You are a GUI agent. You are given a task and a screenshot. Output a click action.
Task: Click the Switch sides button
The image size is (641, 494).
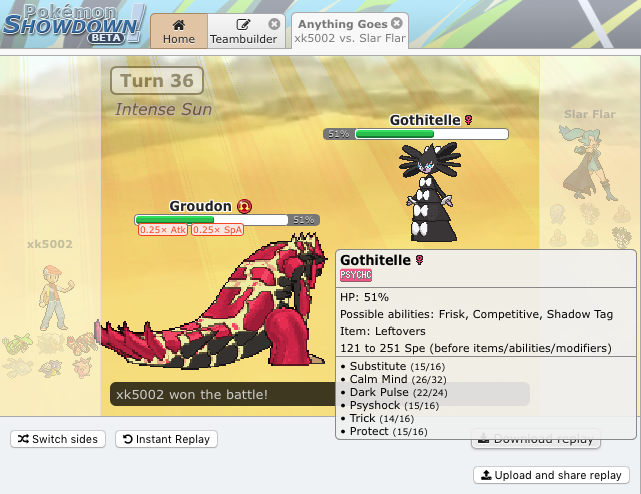57,439
